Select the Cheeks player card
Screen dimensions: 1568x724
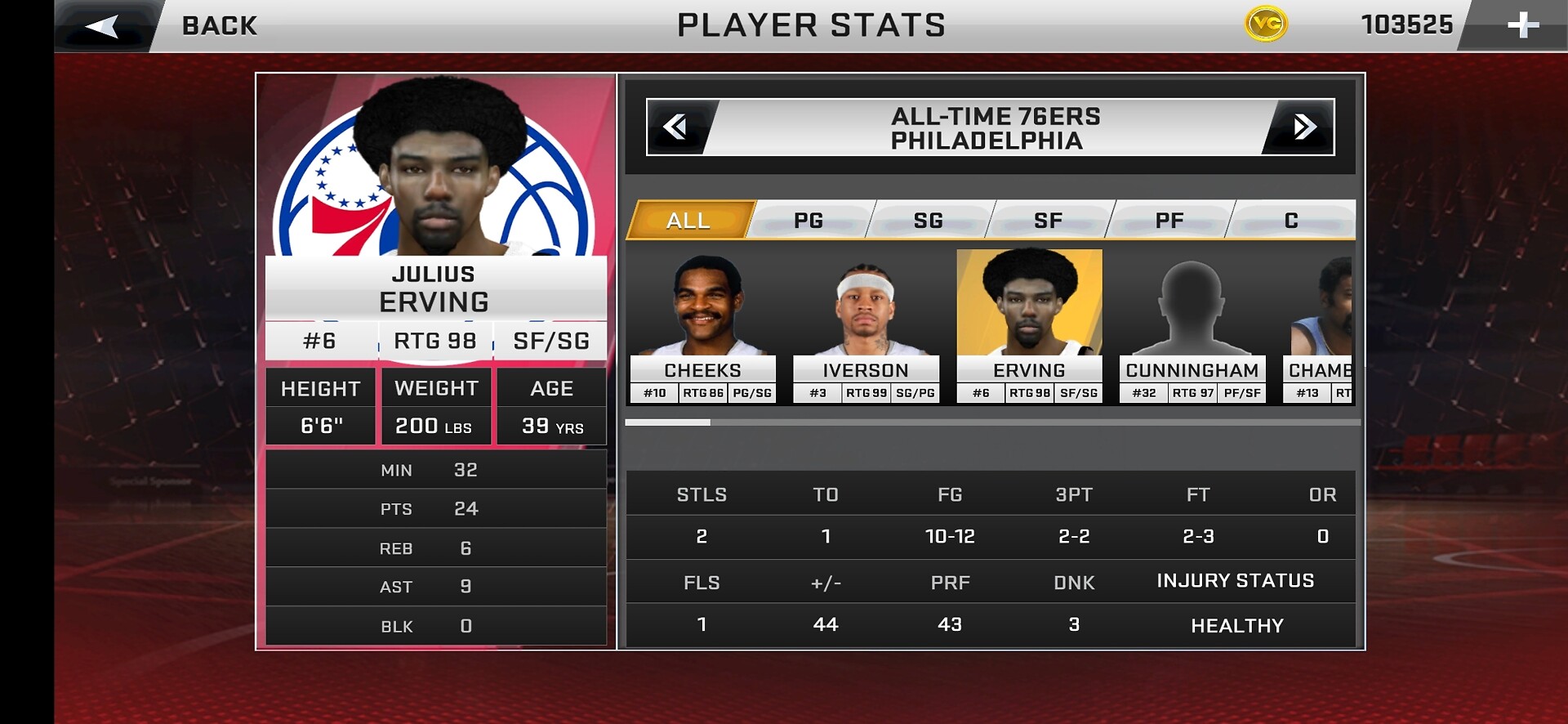click(702, 327)
